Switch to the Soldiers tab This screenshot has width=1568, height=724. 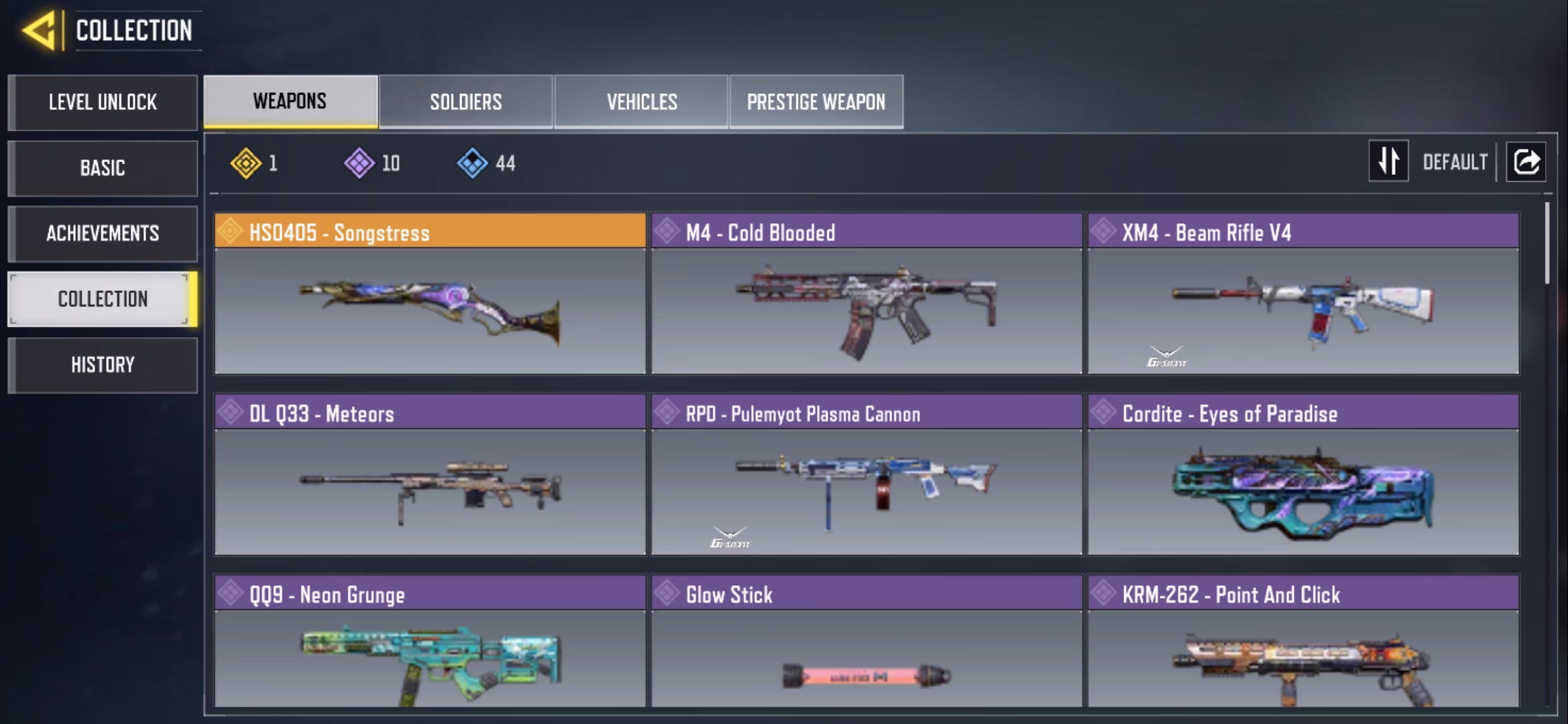pos(466,102)
